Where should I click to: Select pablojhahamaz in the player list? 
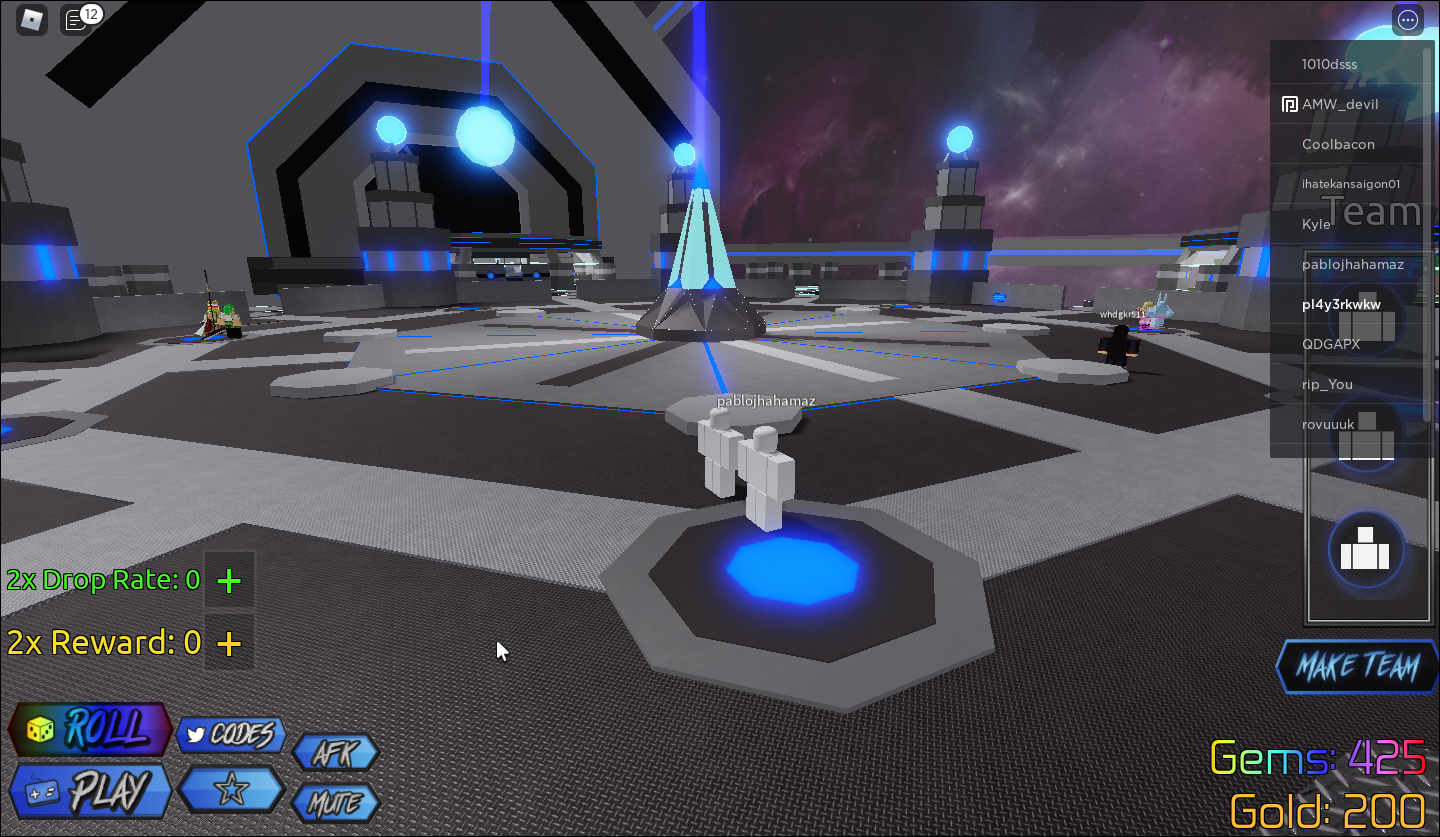tap(1352, 264)
